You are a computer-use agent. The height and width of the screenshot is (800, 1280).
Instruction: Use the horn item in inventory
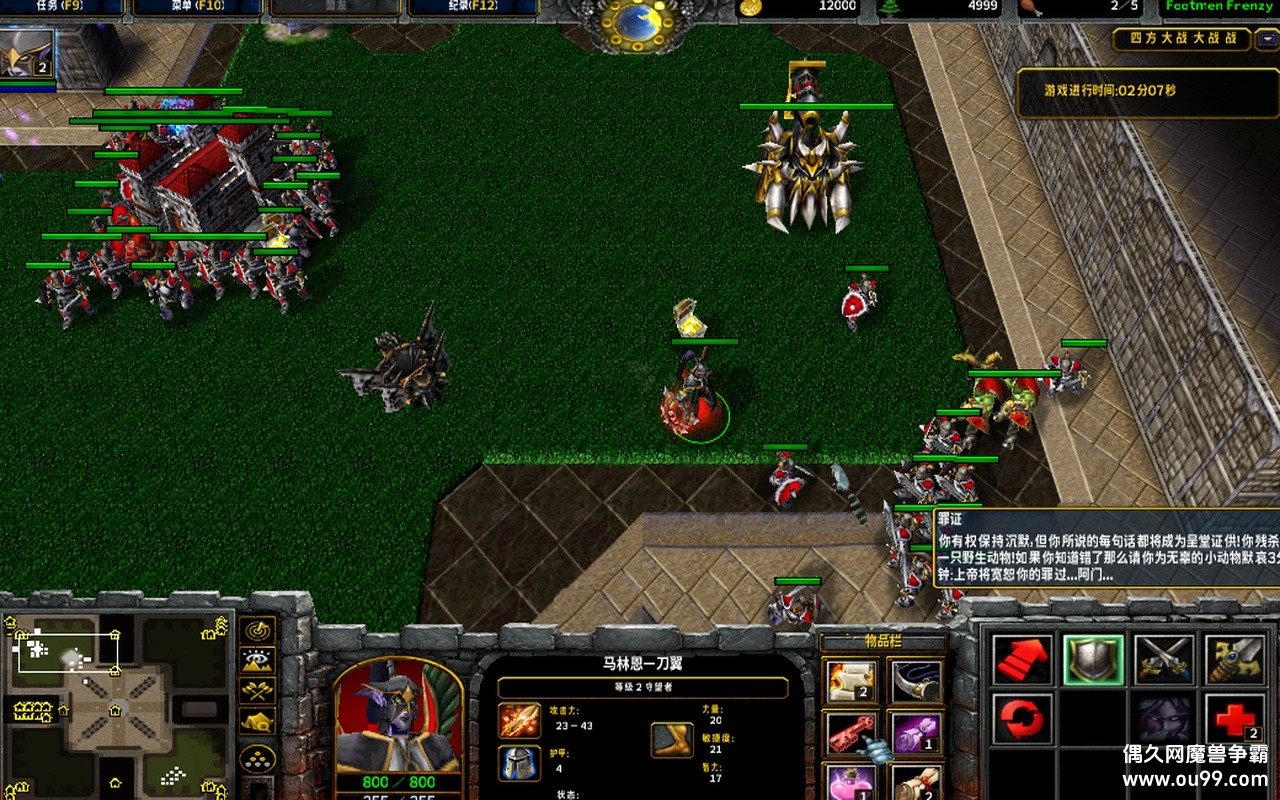[915, 682]
